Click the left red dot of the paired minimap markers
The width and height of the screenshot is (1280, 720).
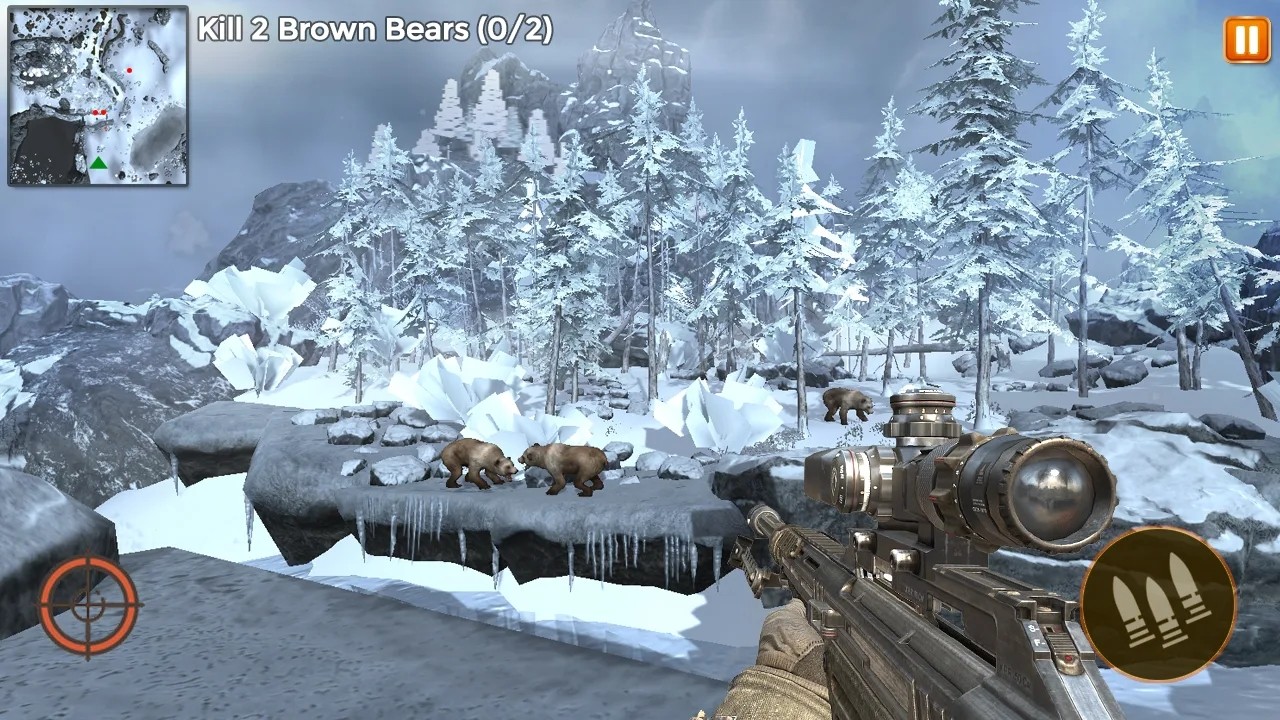point(95,112)
